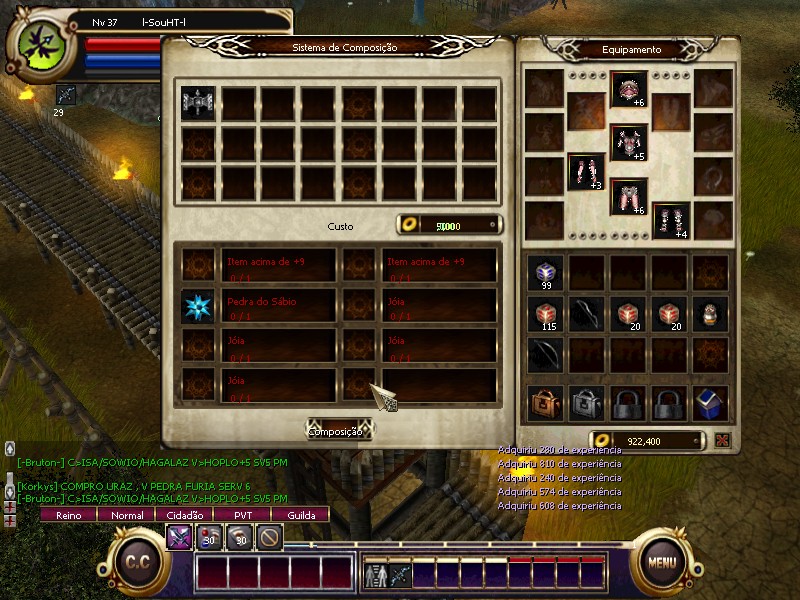Pick the item in the composition grid
Screen dimensions: 800x600
(x=197, y=101)
